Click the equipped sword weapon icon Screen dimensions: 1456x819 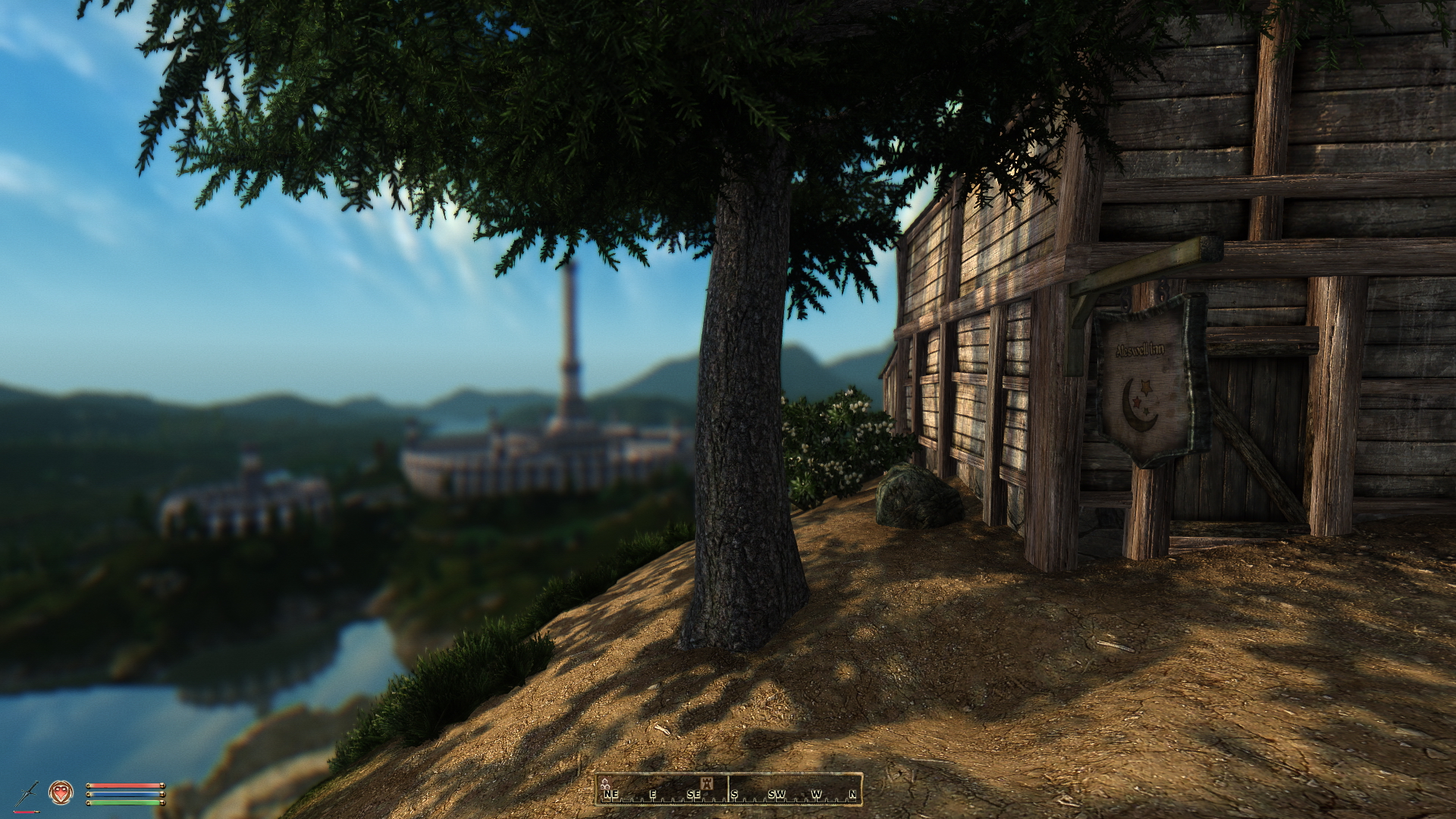[27, 793]
